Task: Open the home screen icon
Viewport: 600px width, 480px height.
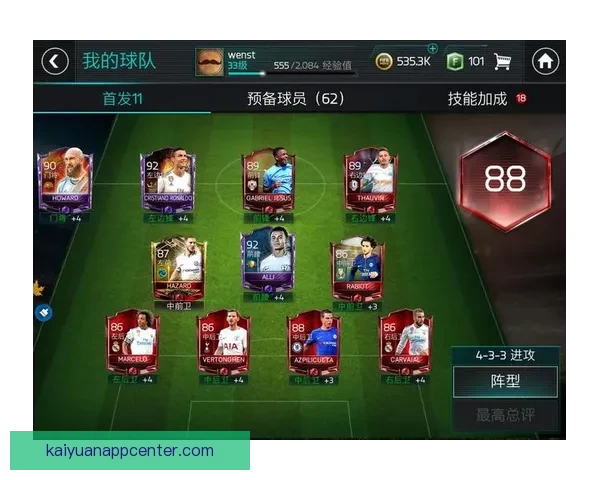Action: 545,61
